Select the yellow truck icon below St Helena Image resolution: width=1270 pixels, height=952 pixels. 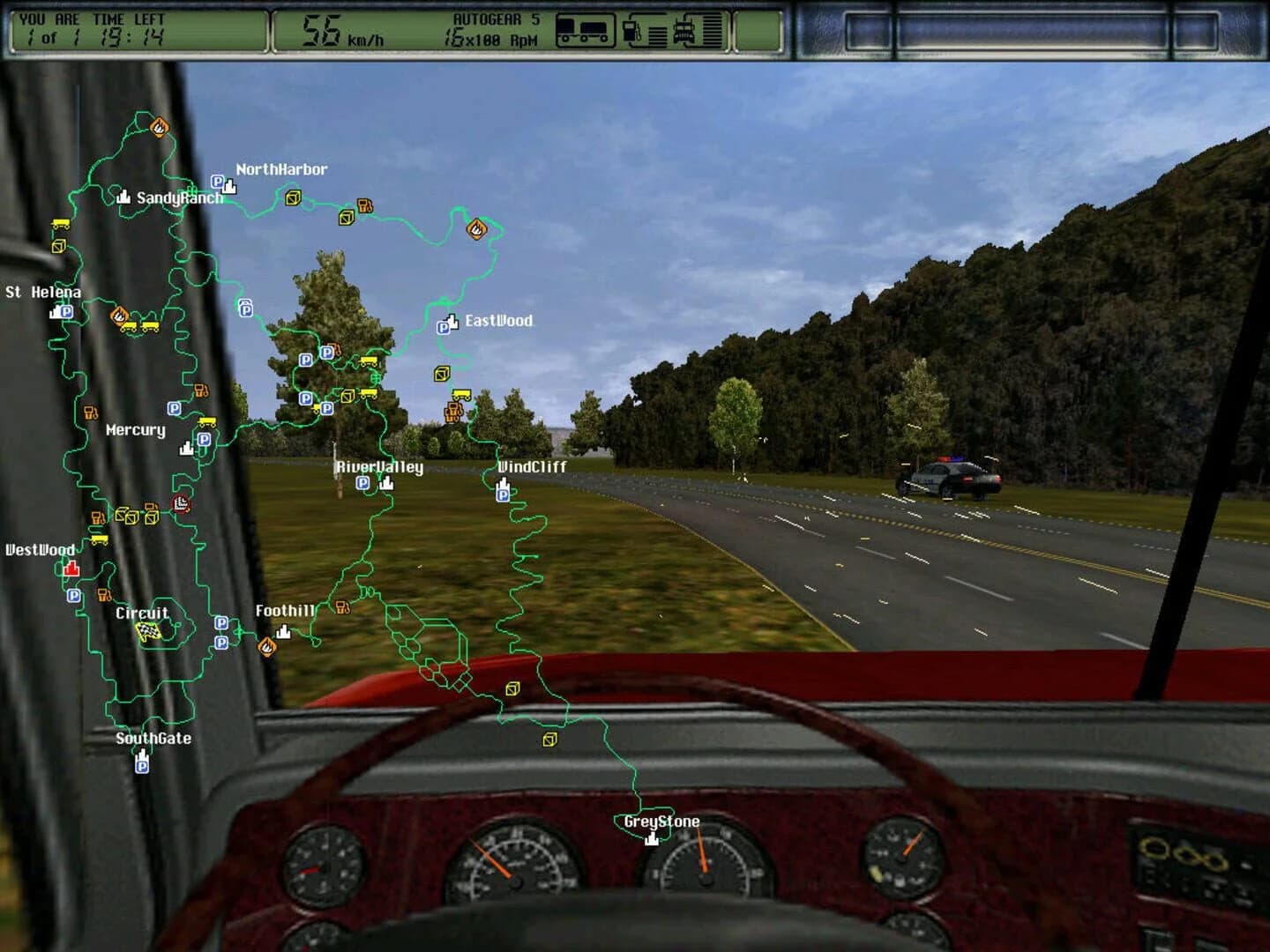129,326
